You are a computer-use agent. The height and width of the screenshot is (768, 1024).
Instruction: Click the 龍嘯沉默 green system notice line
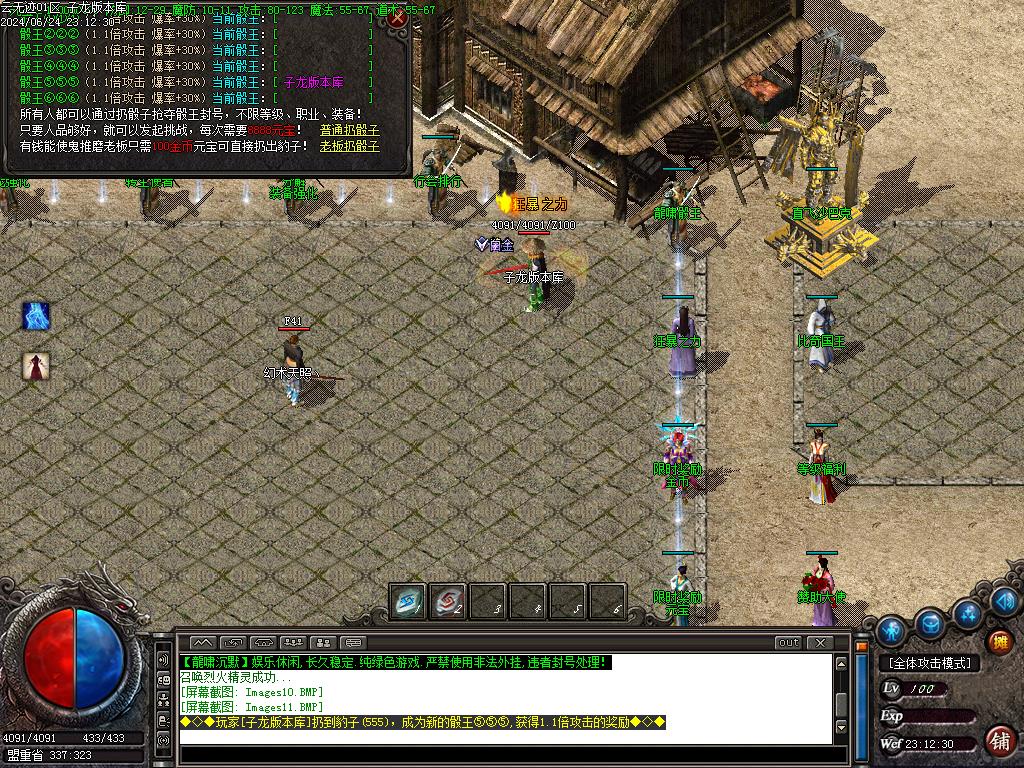(x=394, y=662)
